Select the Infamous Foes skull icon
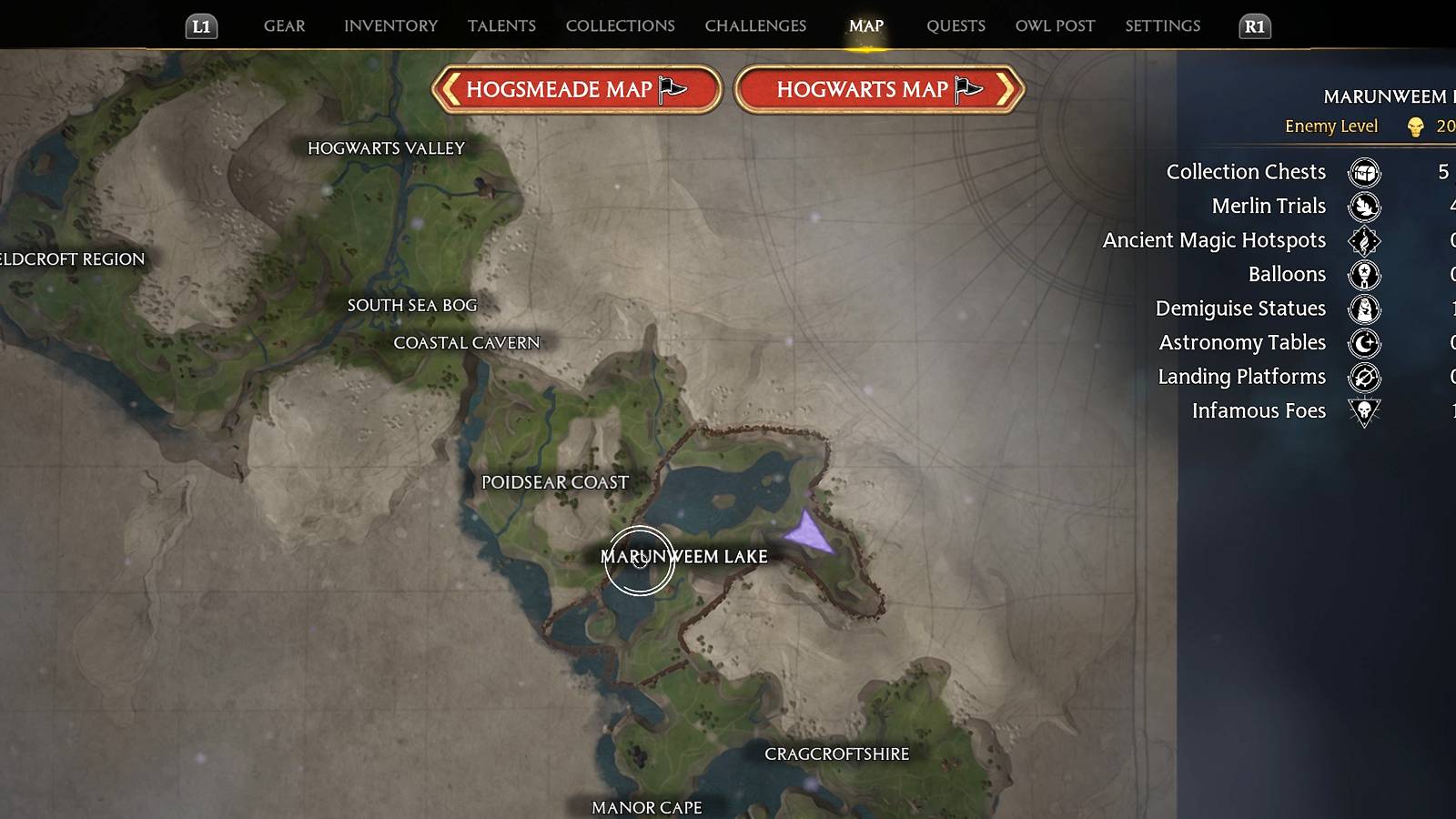1456x819 pixels. tap(1362, 411)
